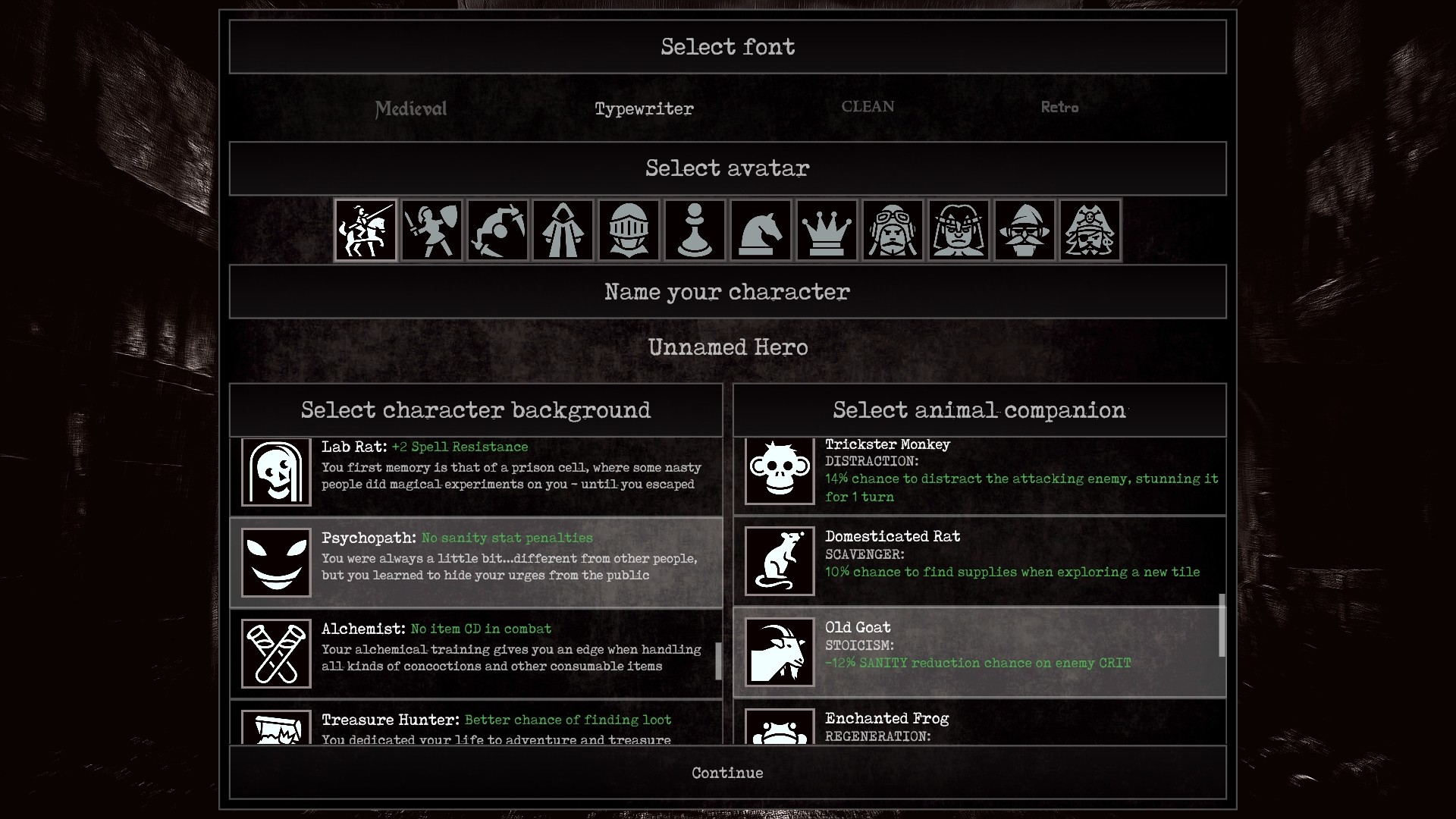Screen dimensions: 1456x819
Task: Pick the rolling rogue with daggers avatar
Action: [x=497, y=230]
